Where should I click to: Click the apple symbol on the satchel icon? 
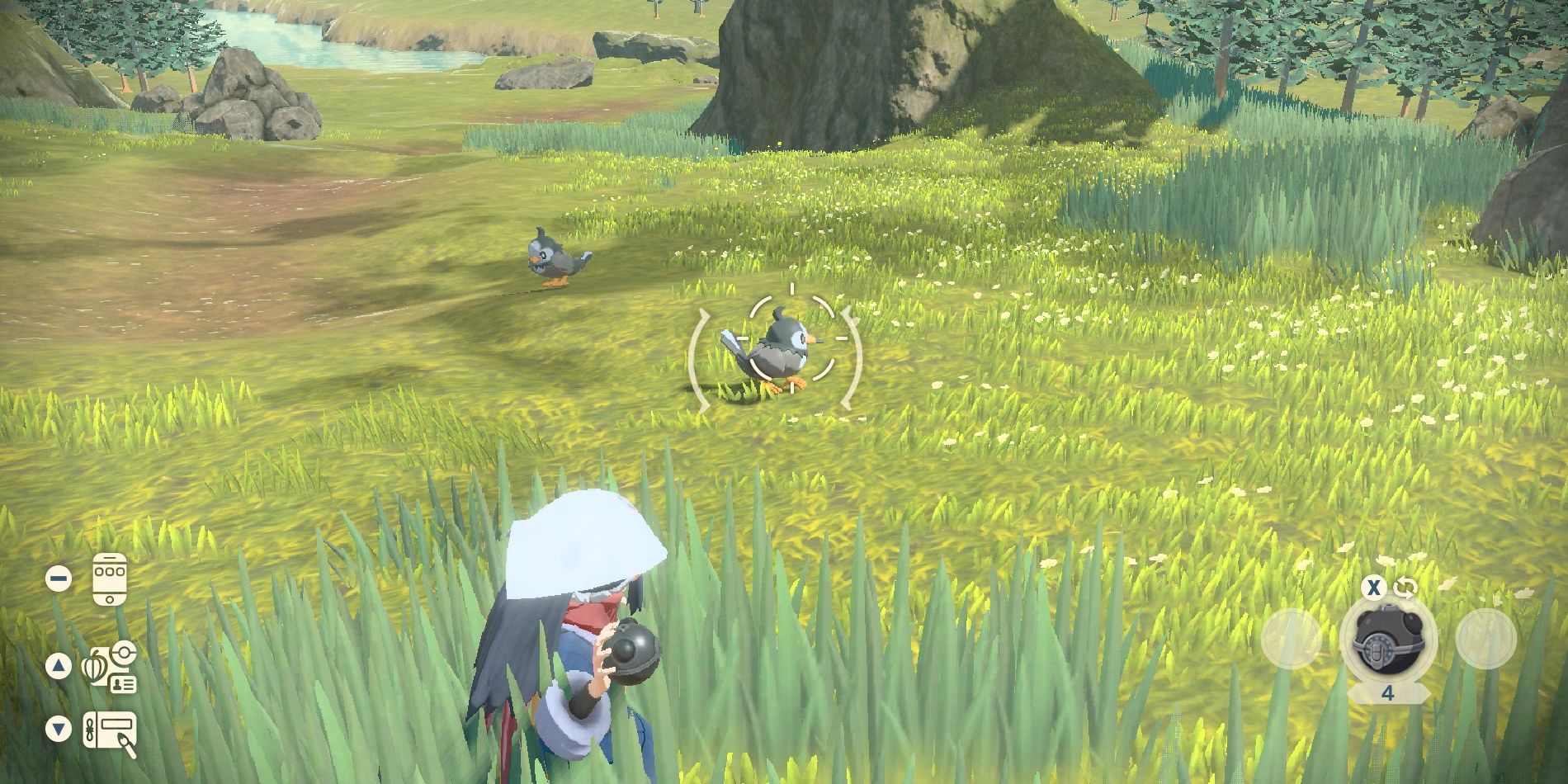(92, 670)
